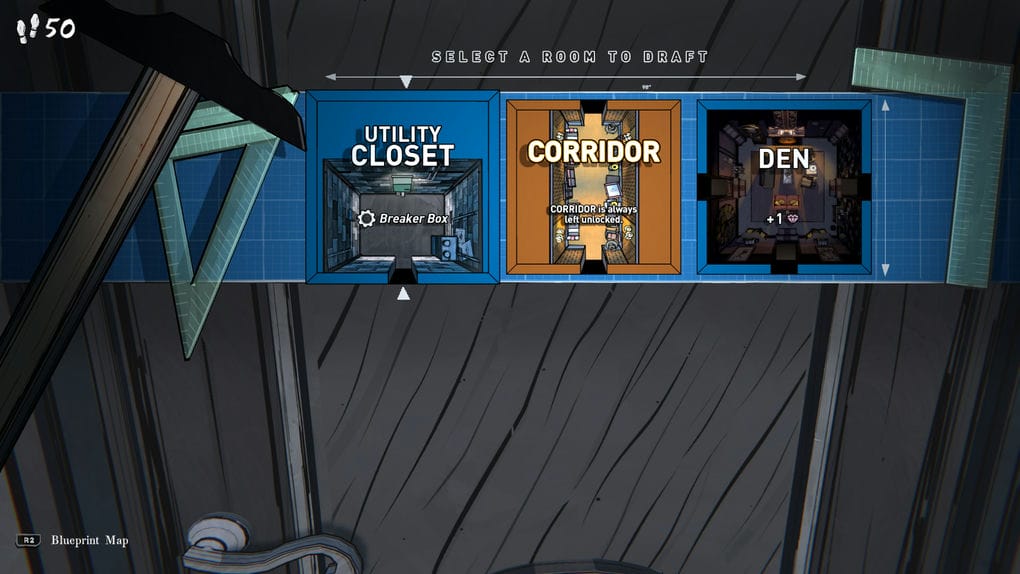Select the Den room card
This screenshot has width=1020, height=574.
coord(783,186)
